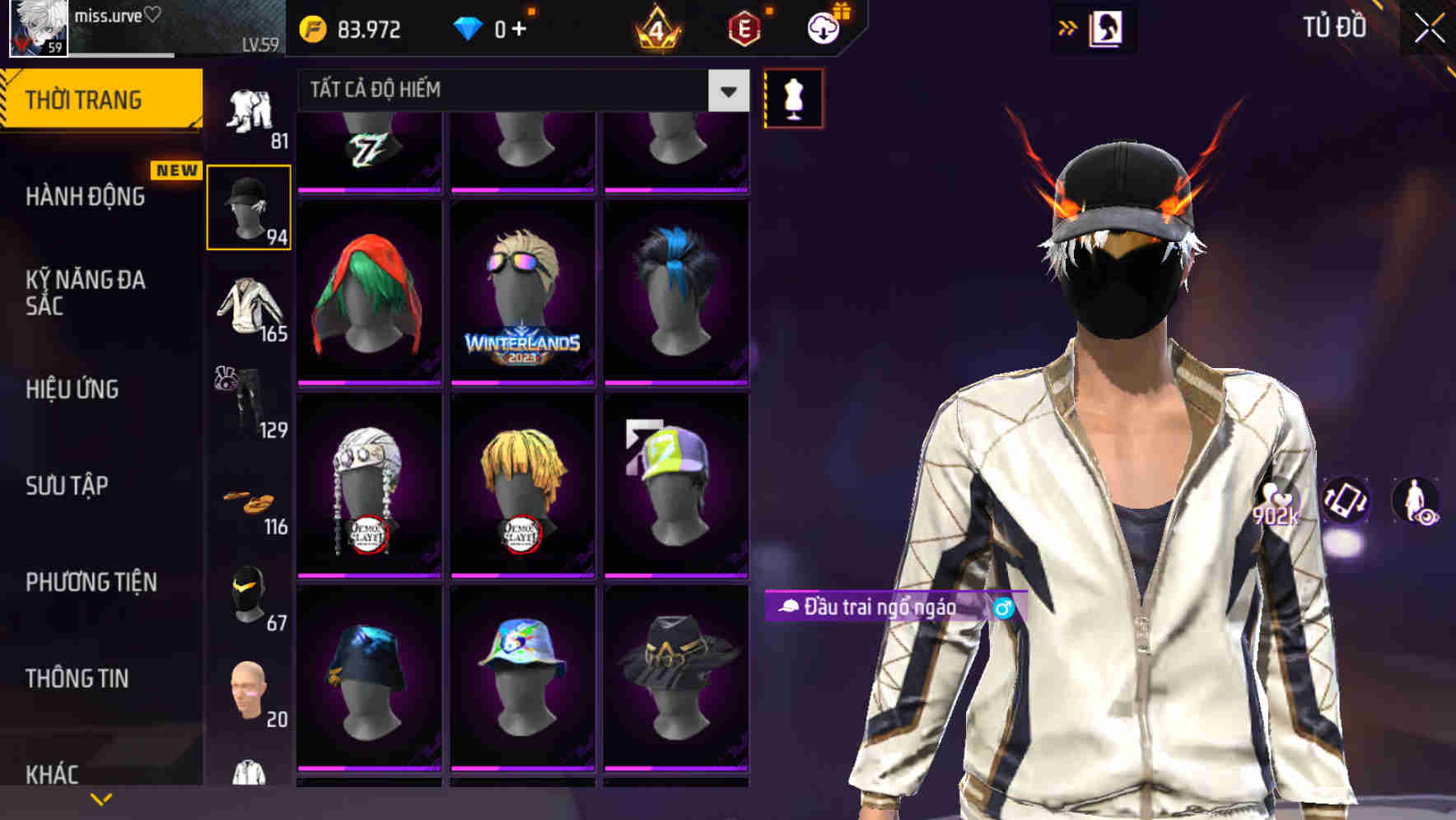Switch to the HÀNH ĐỘNG tab

(x=86, y=196)
